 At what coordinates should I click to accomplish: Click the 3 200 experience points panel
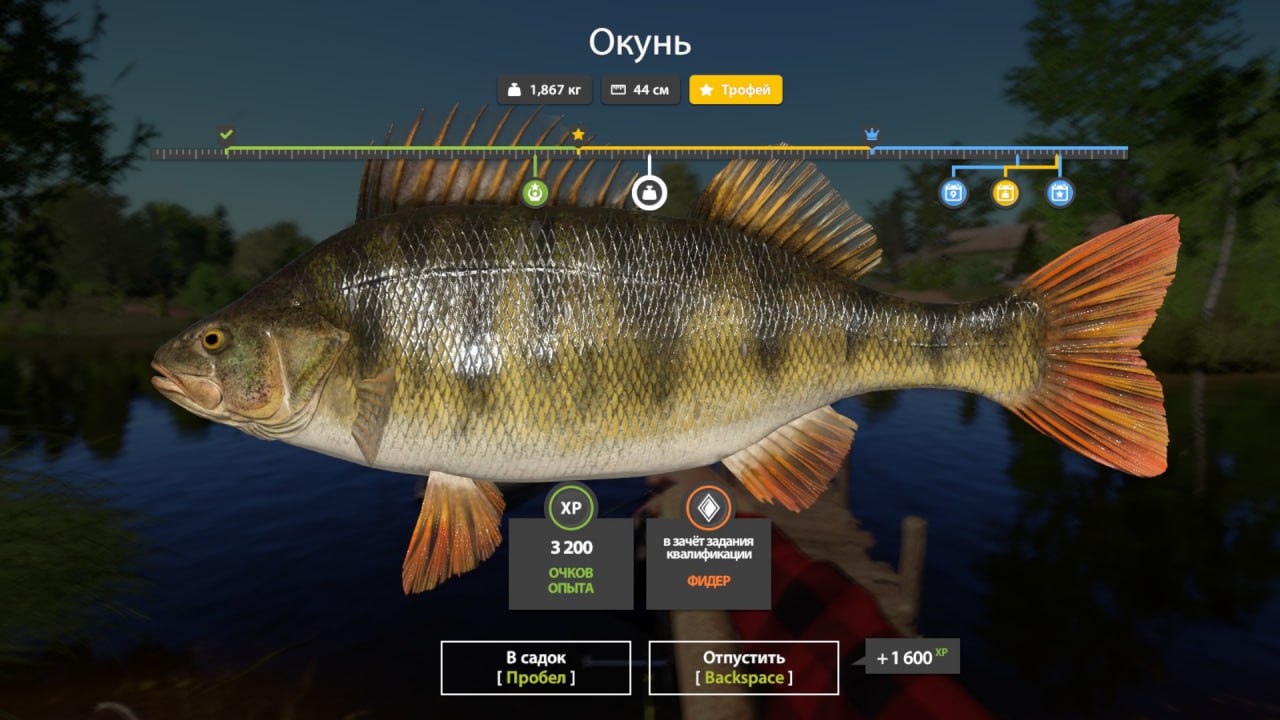(x=570, y=562)
